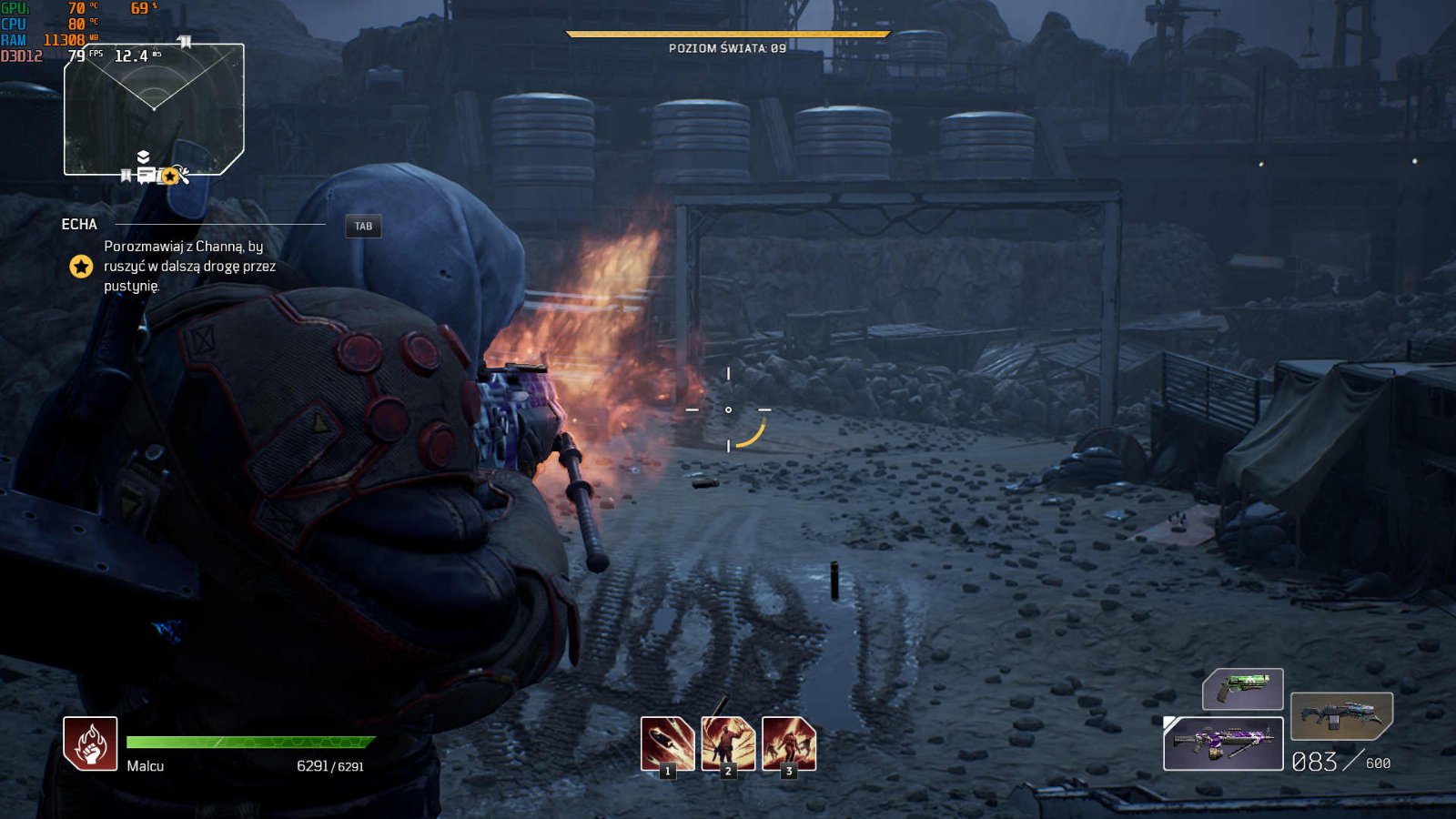Activate the first skill in slot 1
Screen dimensions: 1456x819
pos(667,743)
